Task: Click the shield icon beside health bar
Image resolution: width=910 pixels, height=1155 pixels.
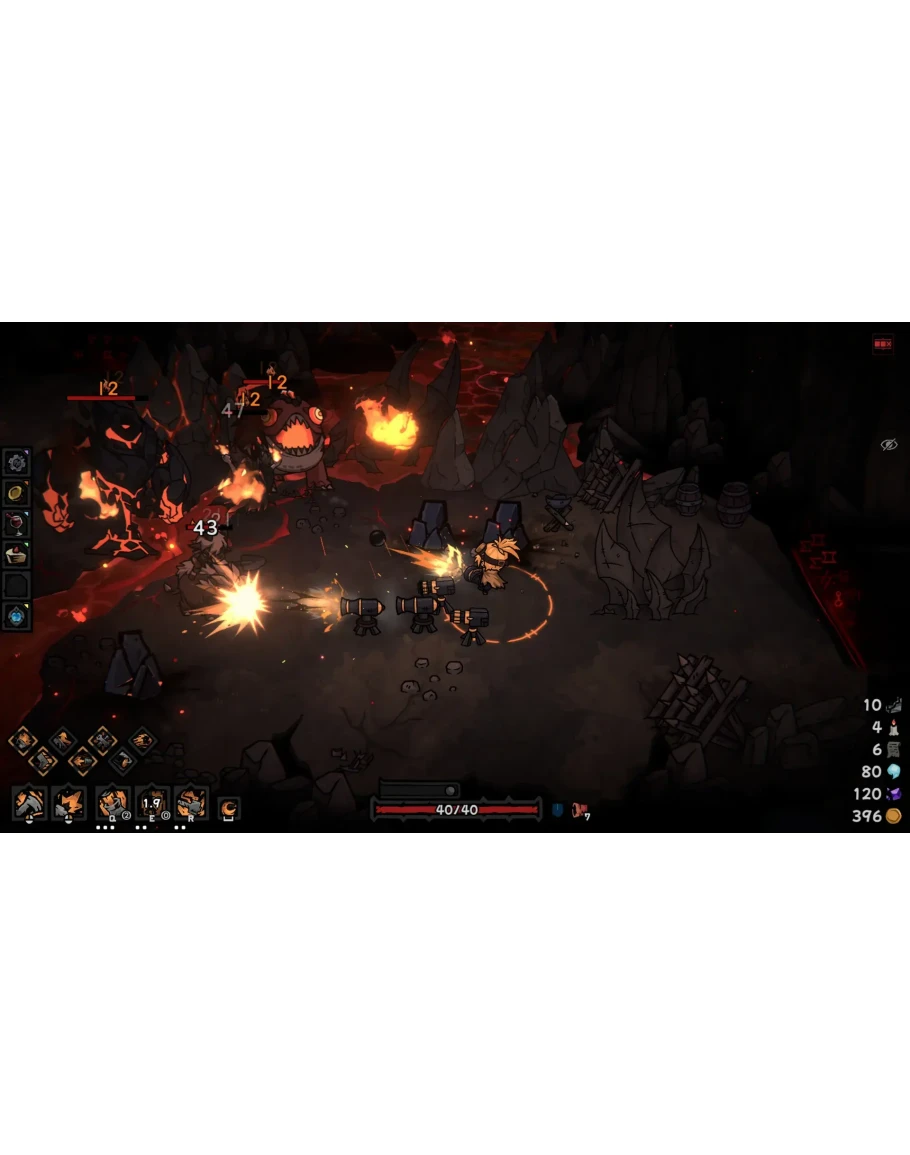Action: (557, 810)
